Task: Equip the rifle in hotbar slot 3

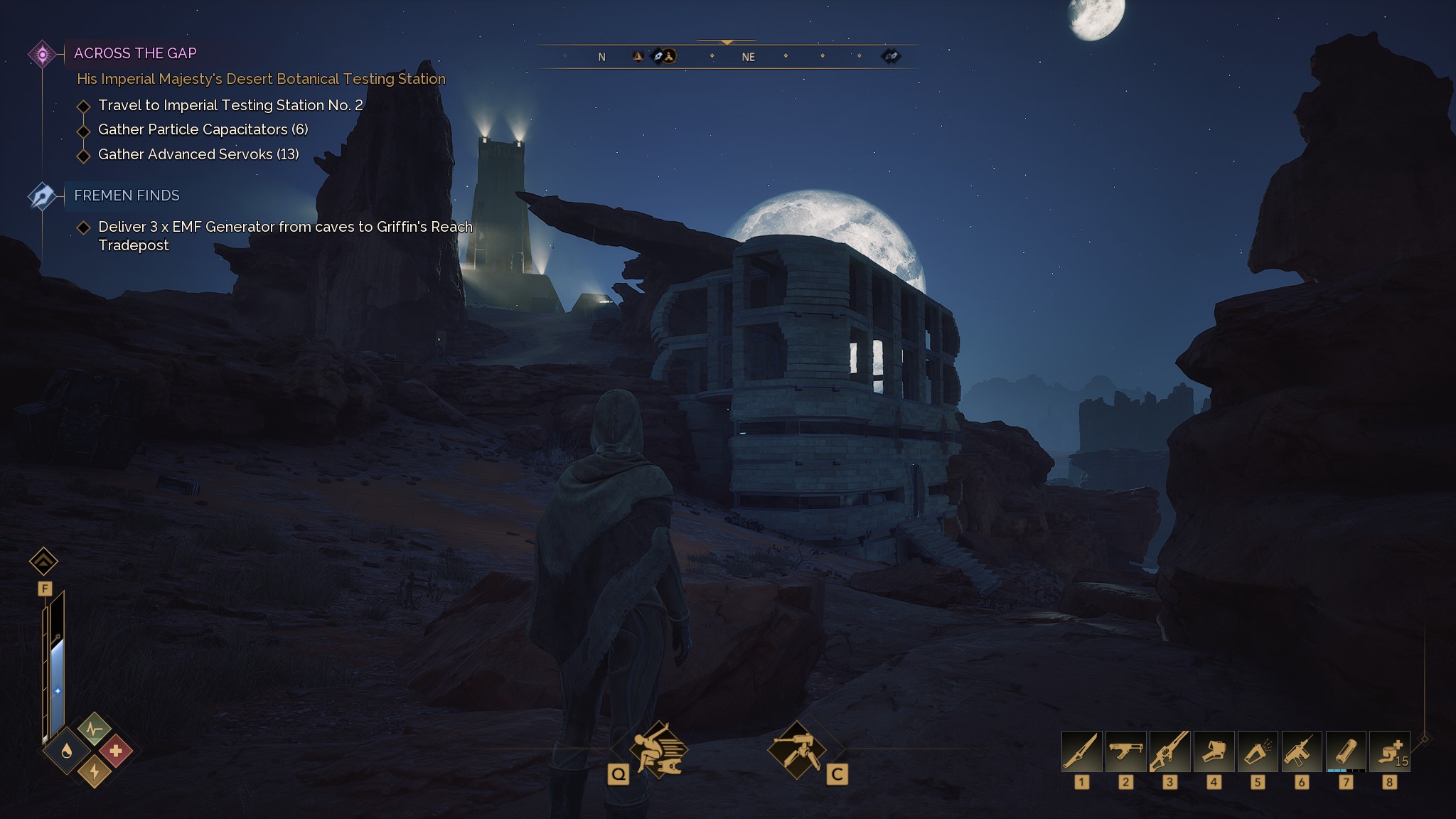Action: point(1171,751)
